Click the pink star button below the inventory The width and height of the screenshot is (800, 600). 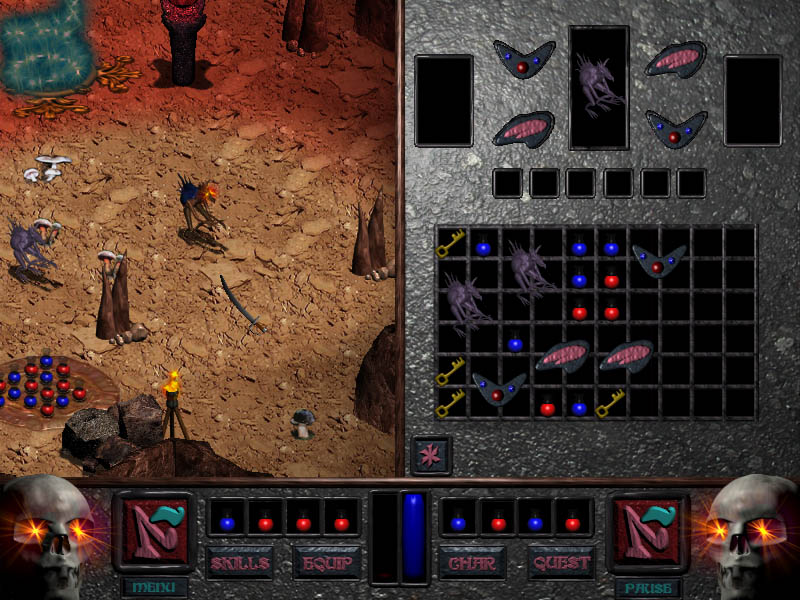[x=431, y=455]
